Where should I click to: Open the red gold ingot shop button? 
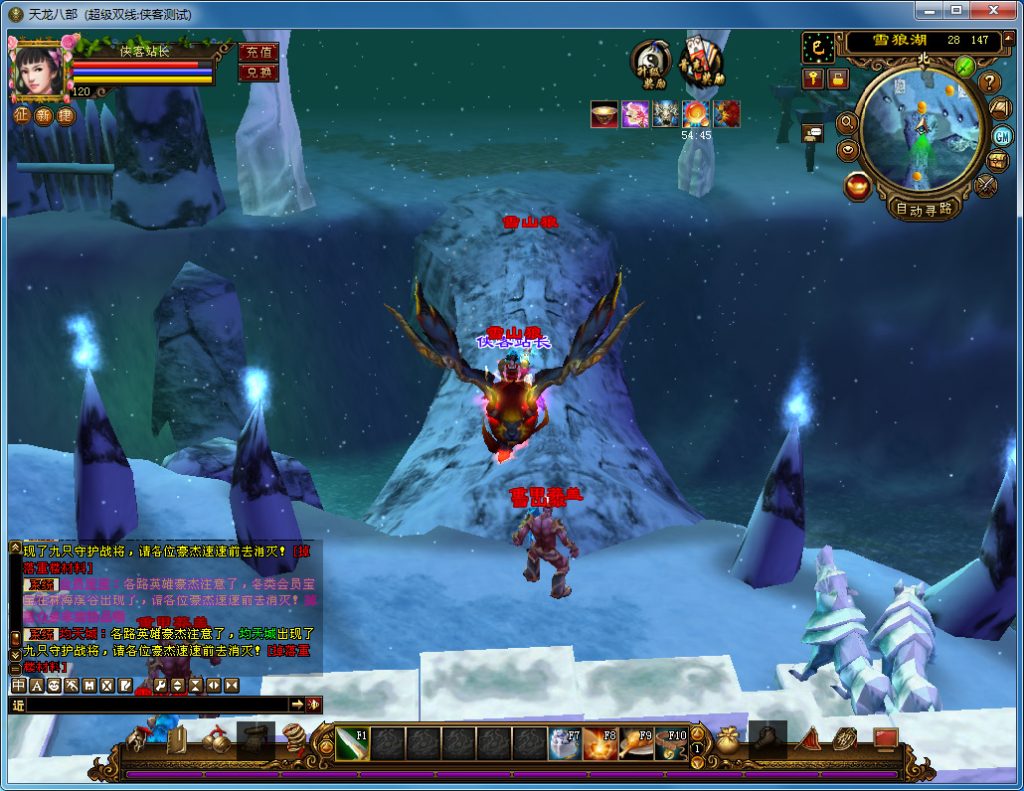point(857,186)
